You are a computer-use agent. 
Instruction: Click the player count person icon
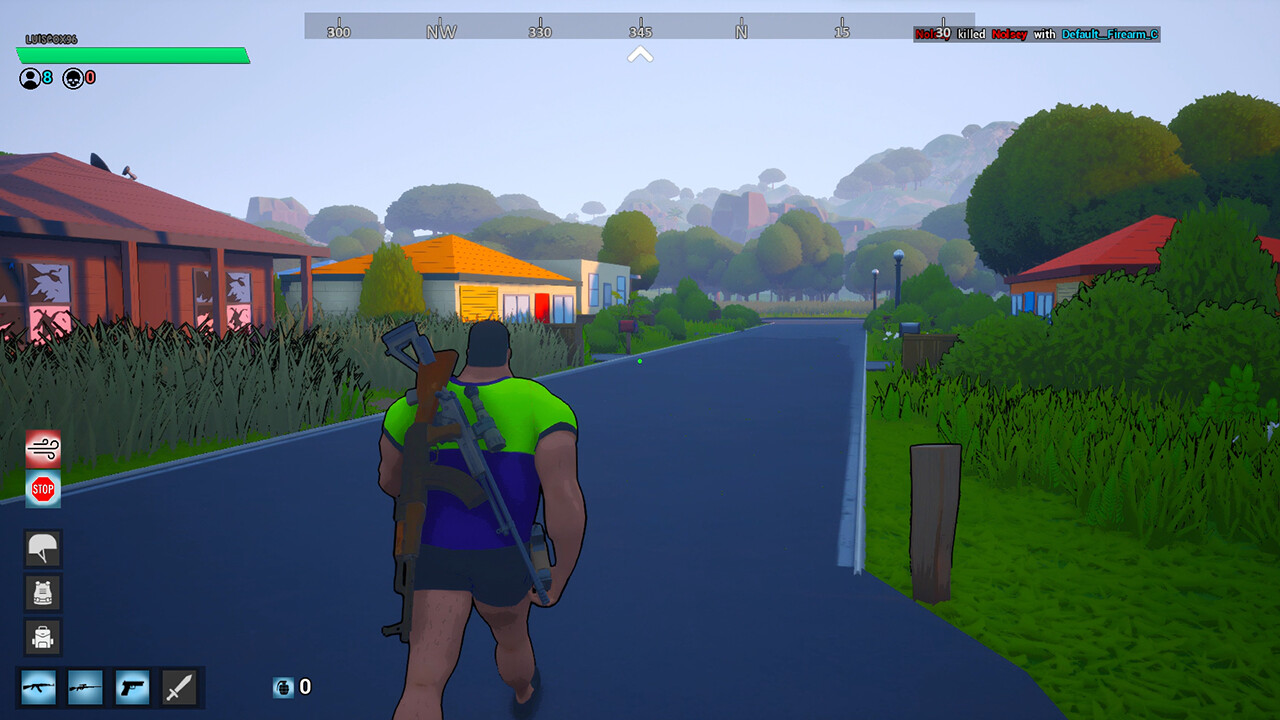point(28,78)
